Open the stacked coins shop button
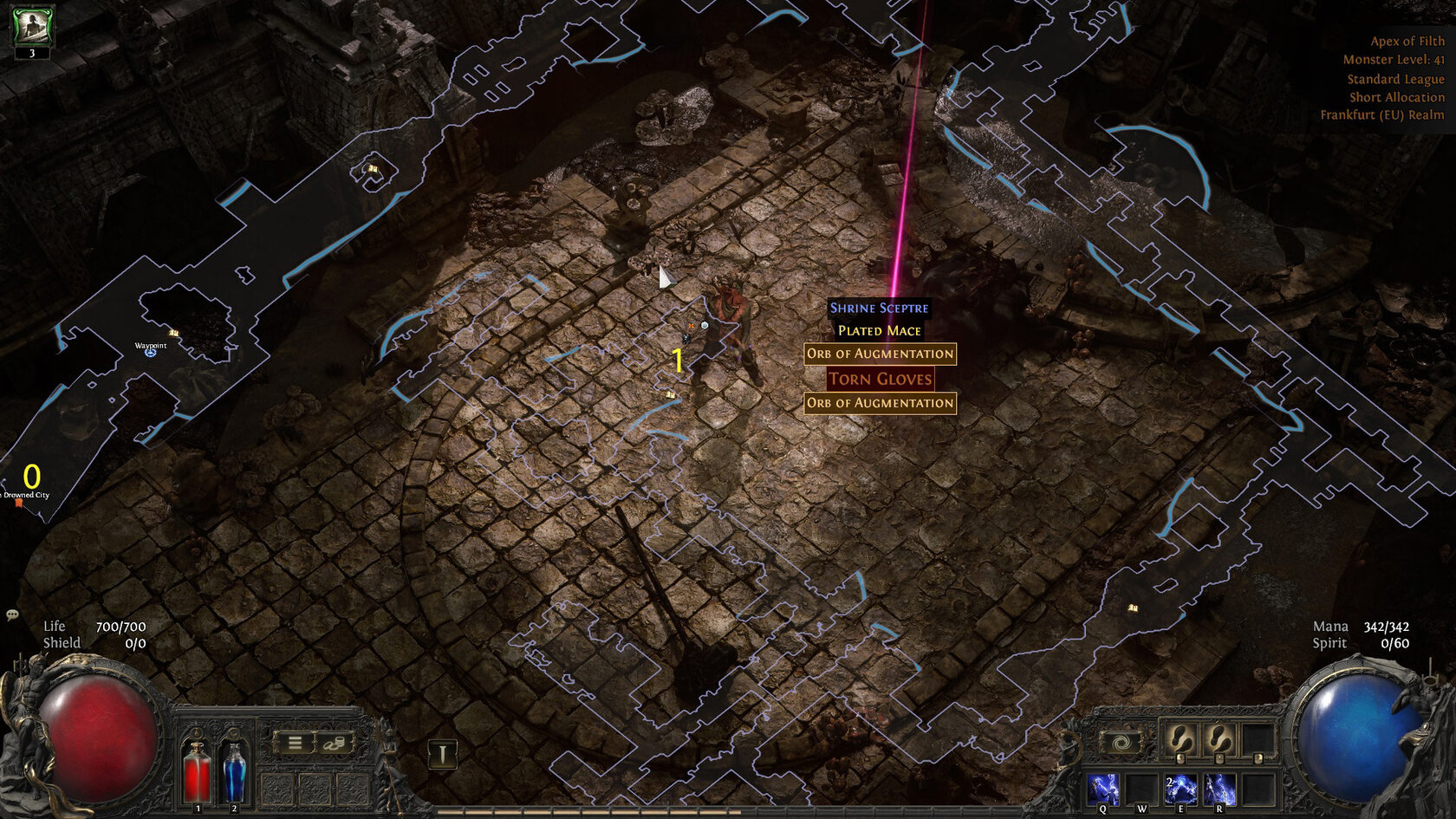1456x819 pixels. pos(335,743)
